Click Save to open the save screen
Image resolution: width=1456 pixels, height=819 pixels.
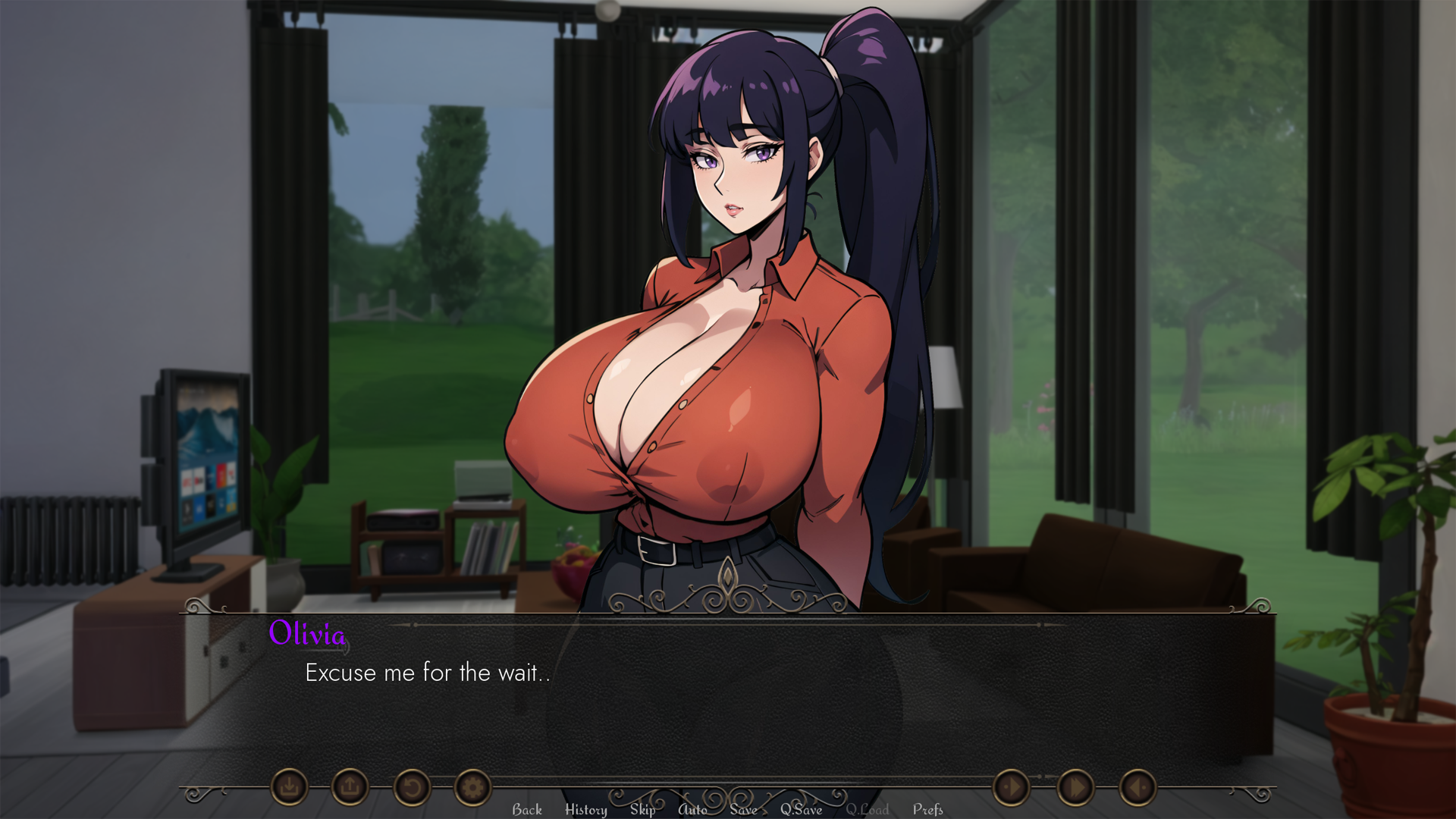(x=743, y=809)
